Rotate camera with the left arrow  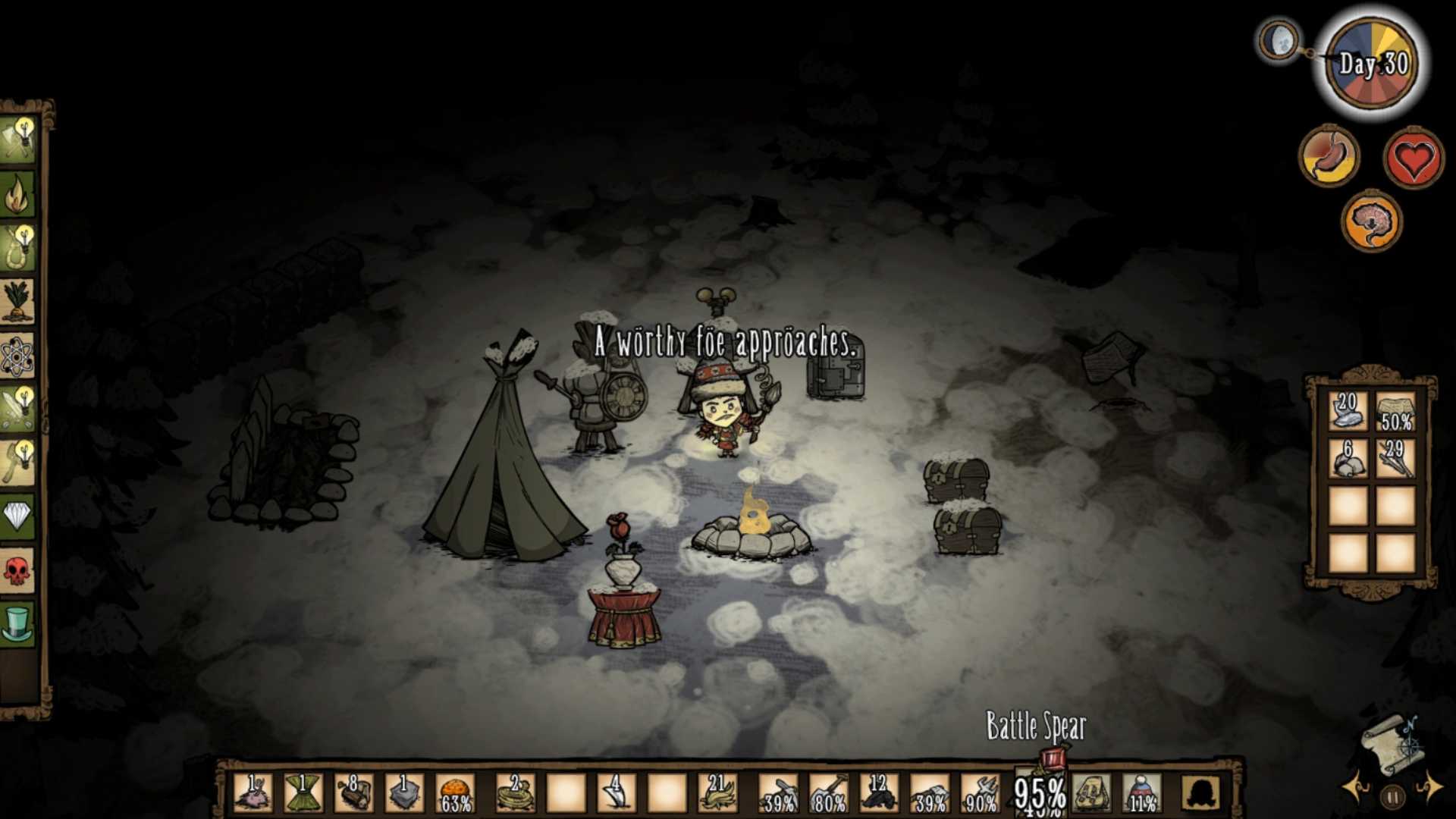click(1354, 787)
